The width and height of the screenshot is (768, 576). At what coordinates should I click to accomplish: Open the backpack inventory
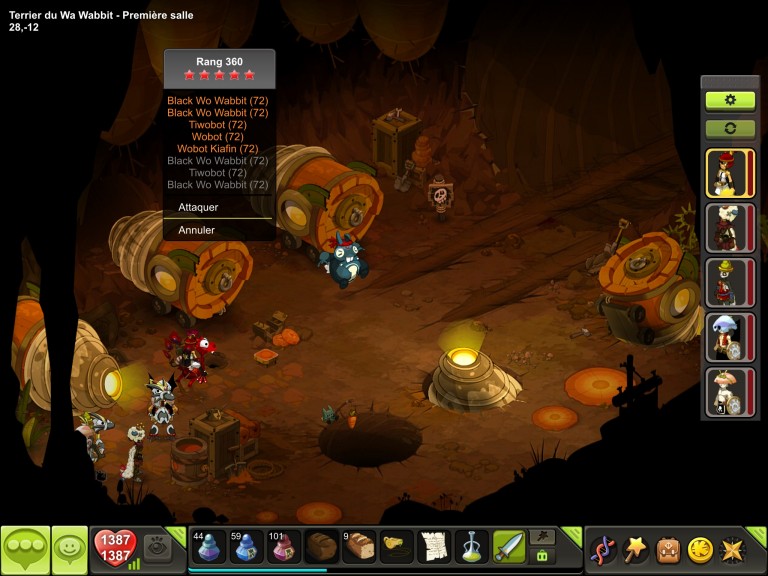click(x=668, y=548)
